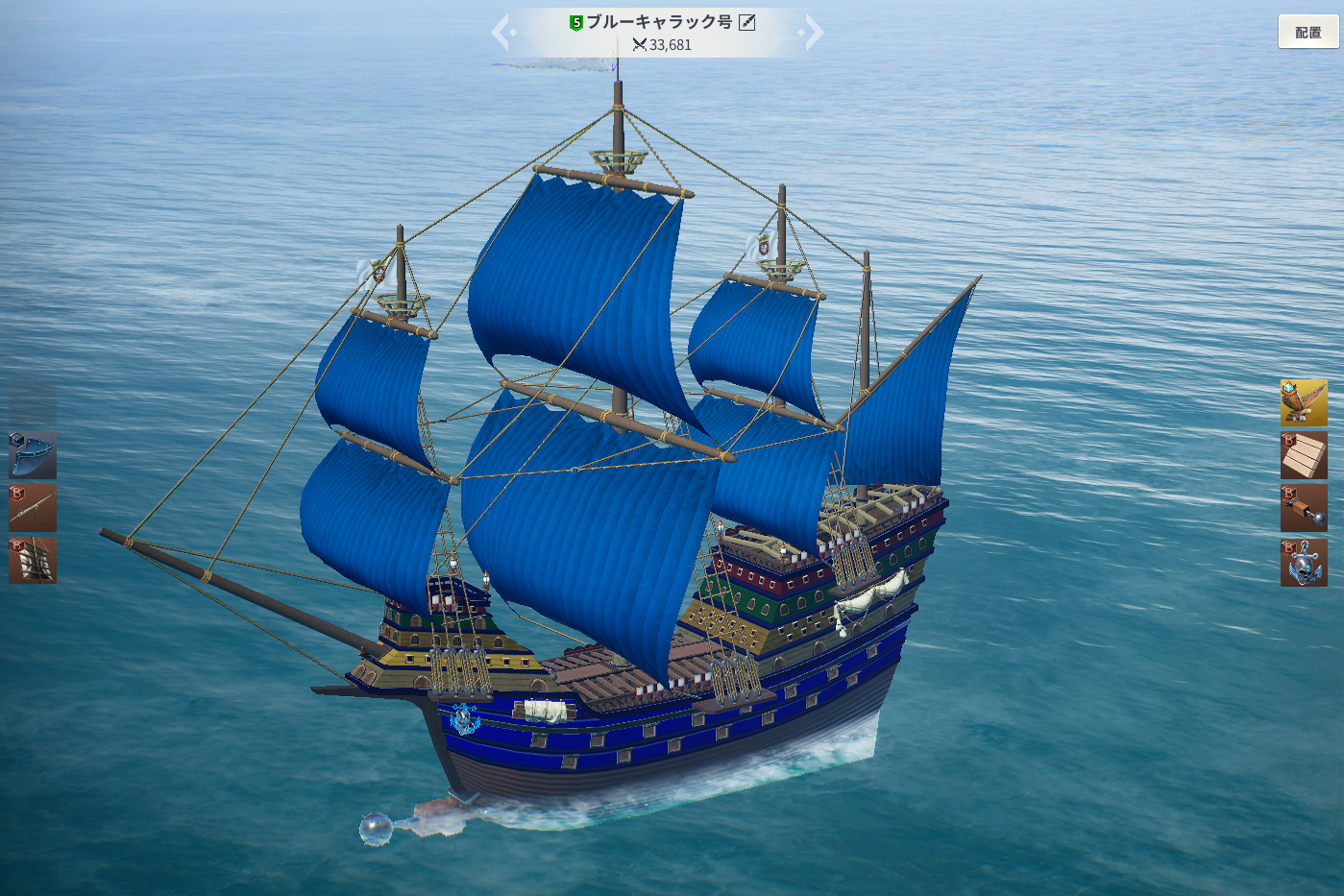This screenshot has width=1344, height=896.
Task: Select the golden winged figurehead slot
Action: [x=1303, y=402]
